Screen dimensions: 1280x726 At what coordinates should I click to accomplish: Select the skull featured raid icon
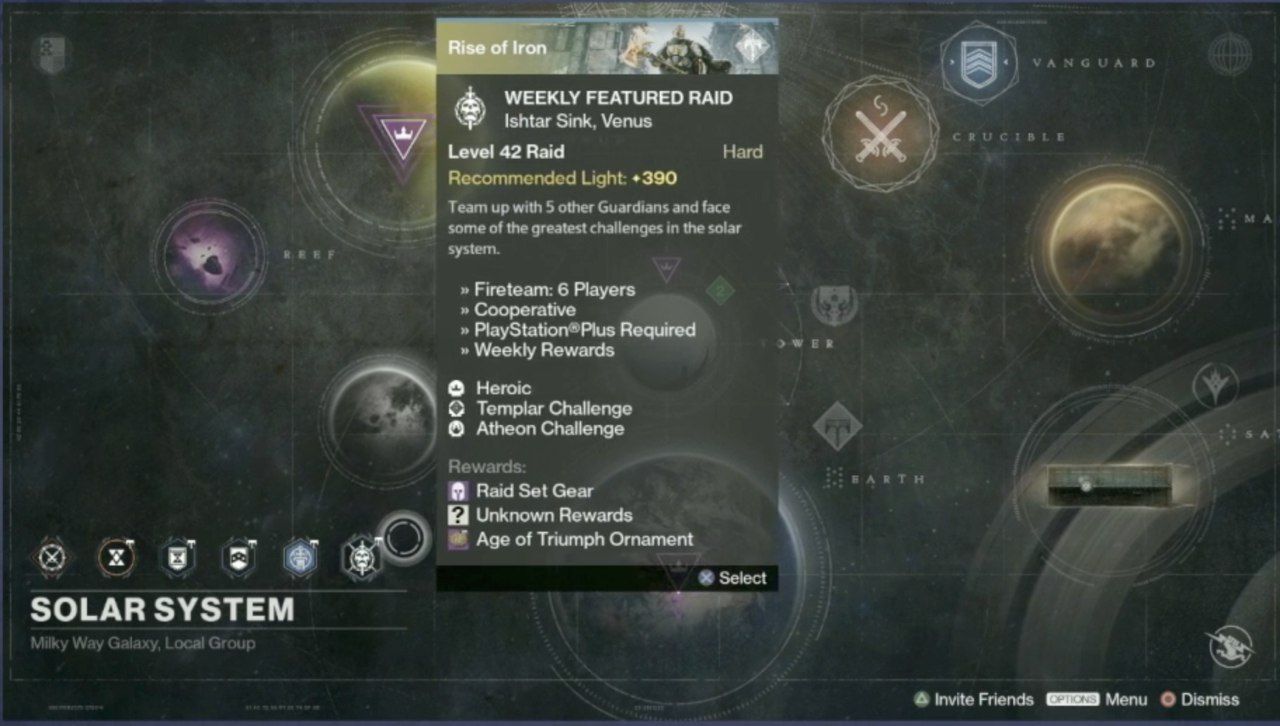pyautogui.click(x=360, y=557)
